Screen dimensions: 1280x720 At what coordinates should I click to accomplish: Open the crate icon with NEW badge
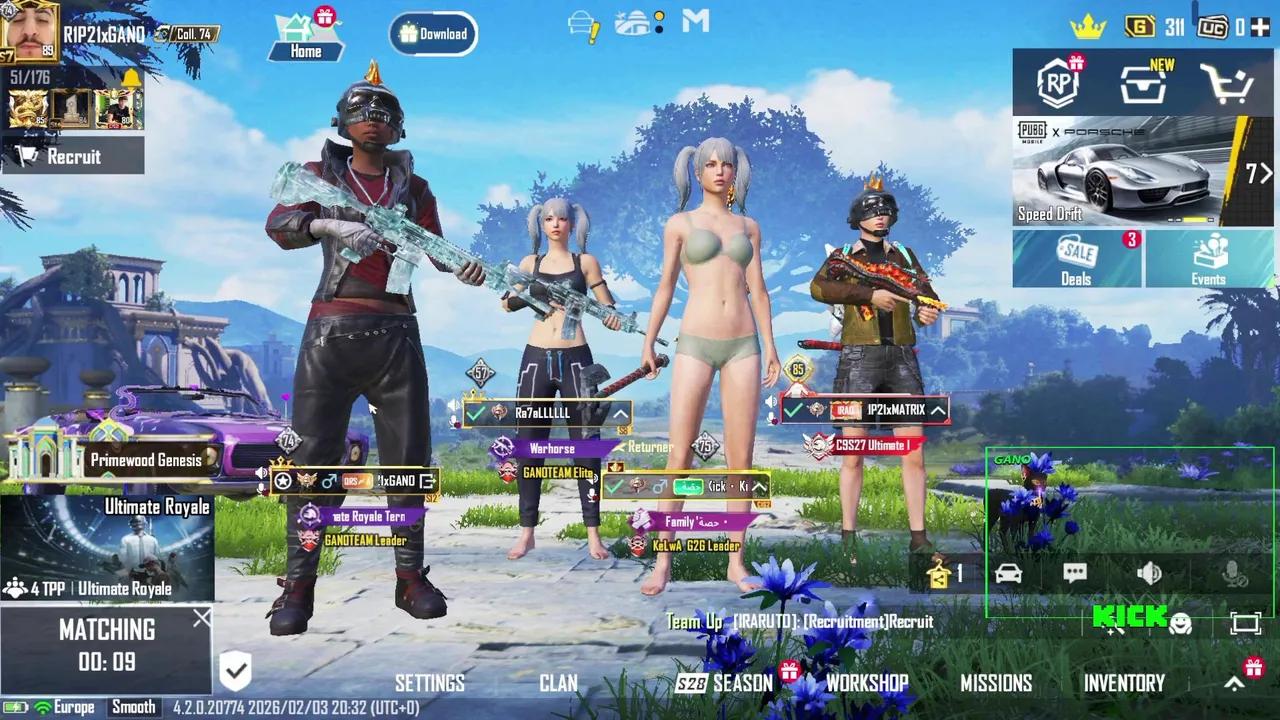1143,84
